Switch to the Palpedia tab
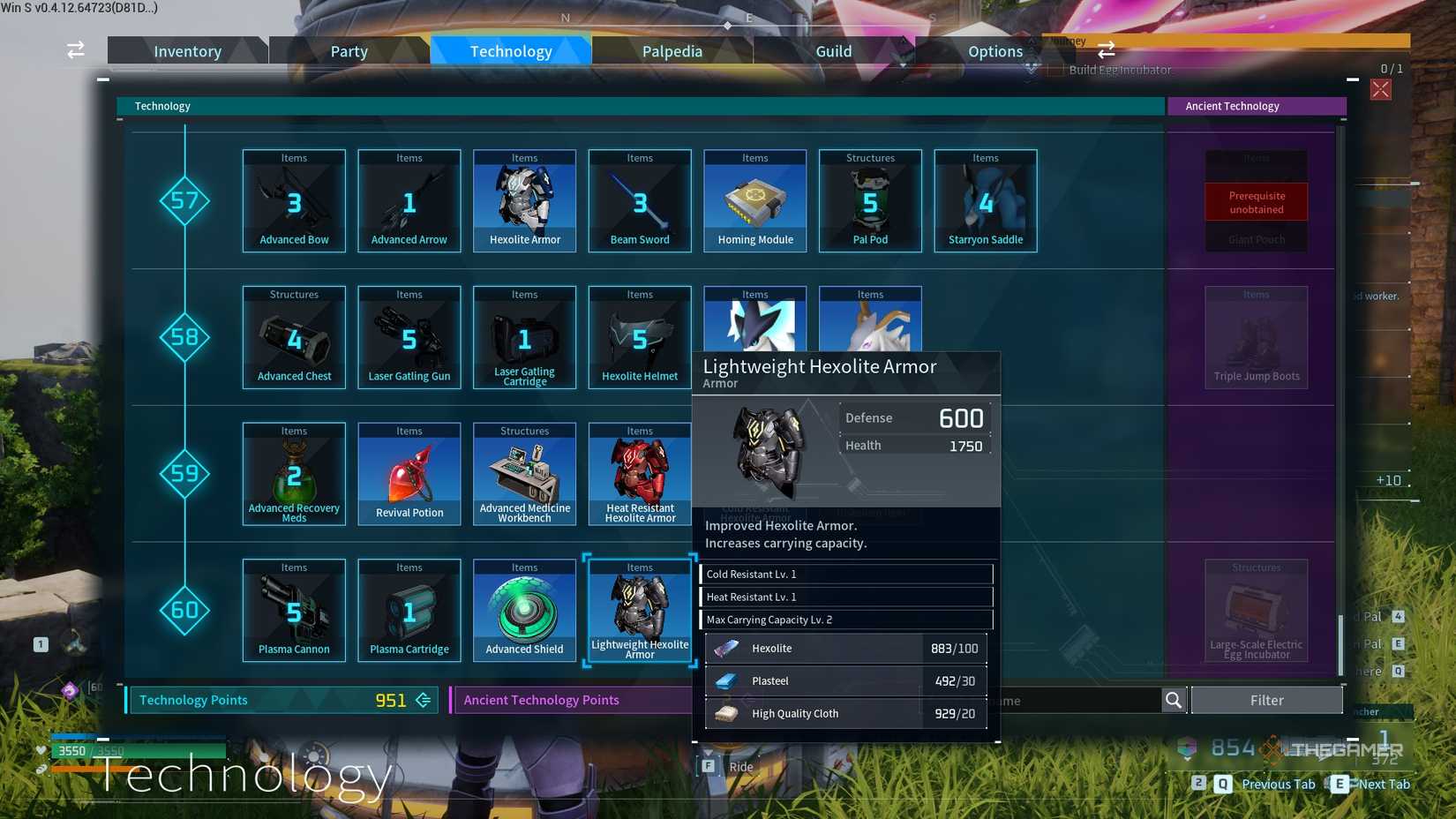This screenshot has width=1456, height=819. [672, 50]
